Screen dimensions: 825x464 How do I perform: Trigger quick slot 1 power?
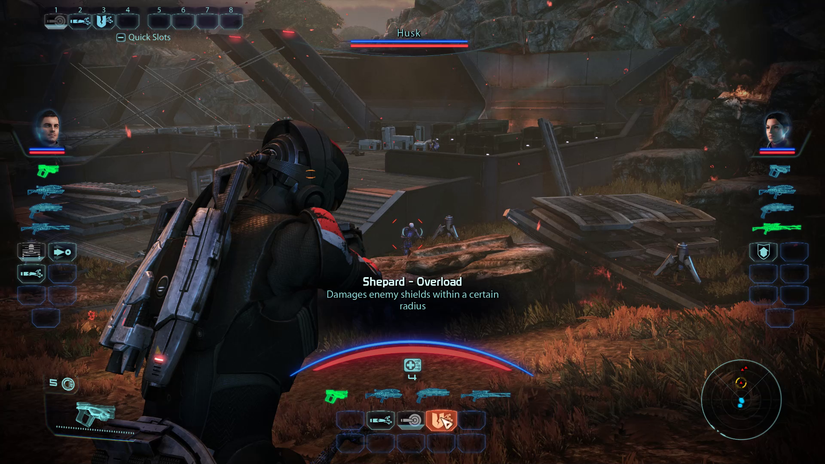point(55,20)
